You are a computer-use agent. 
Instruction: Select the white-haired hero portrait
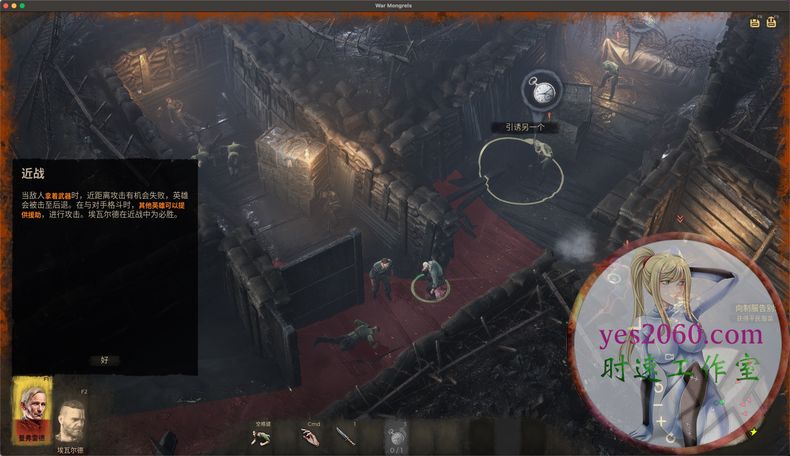[x=32, y=408]
